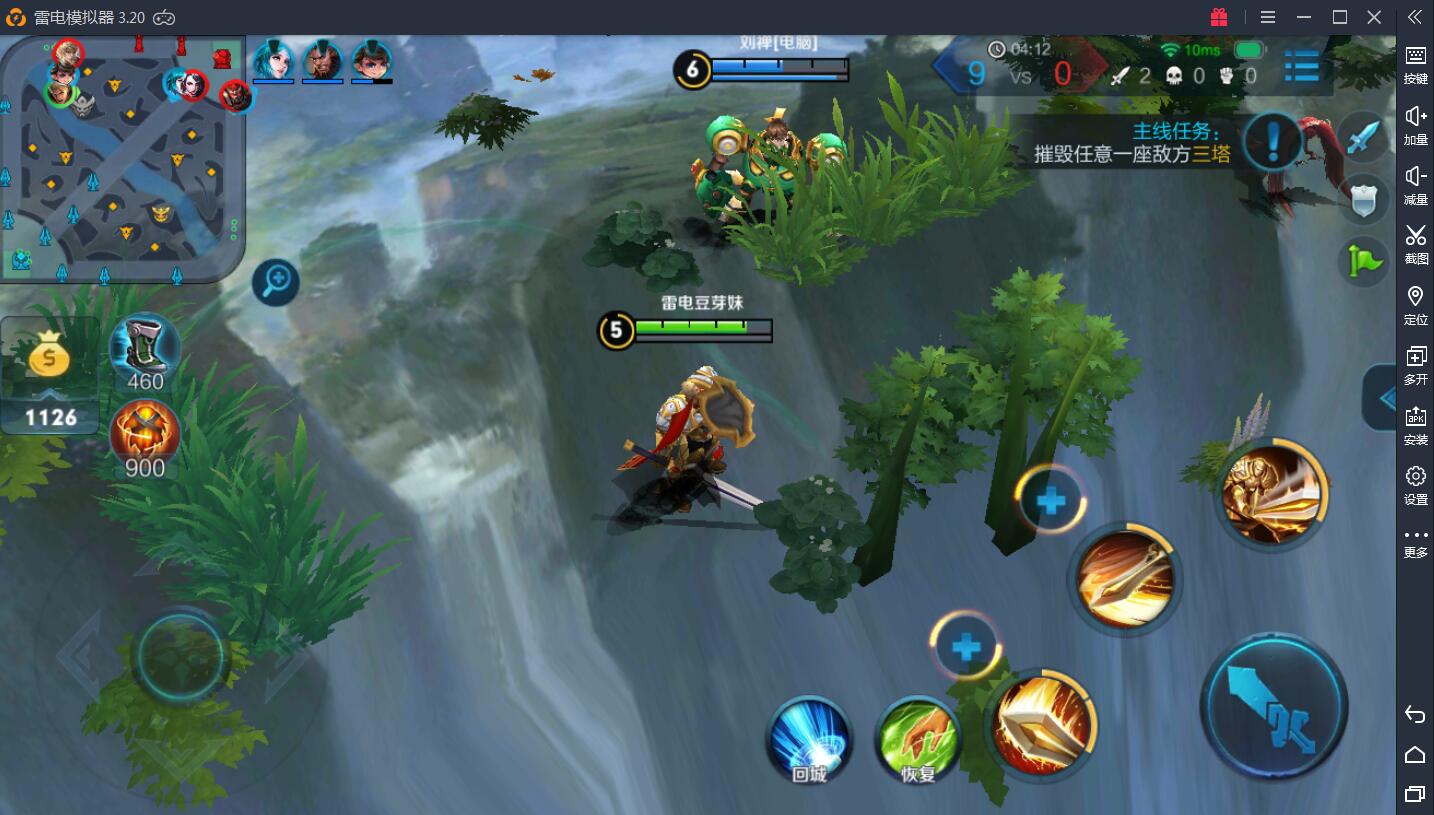Upgrade the second skill with plus button
1434x815 pixels.
pos(1050,501)
